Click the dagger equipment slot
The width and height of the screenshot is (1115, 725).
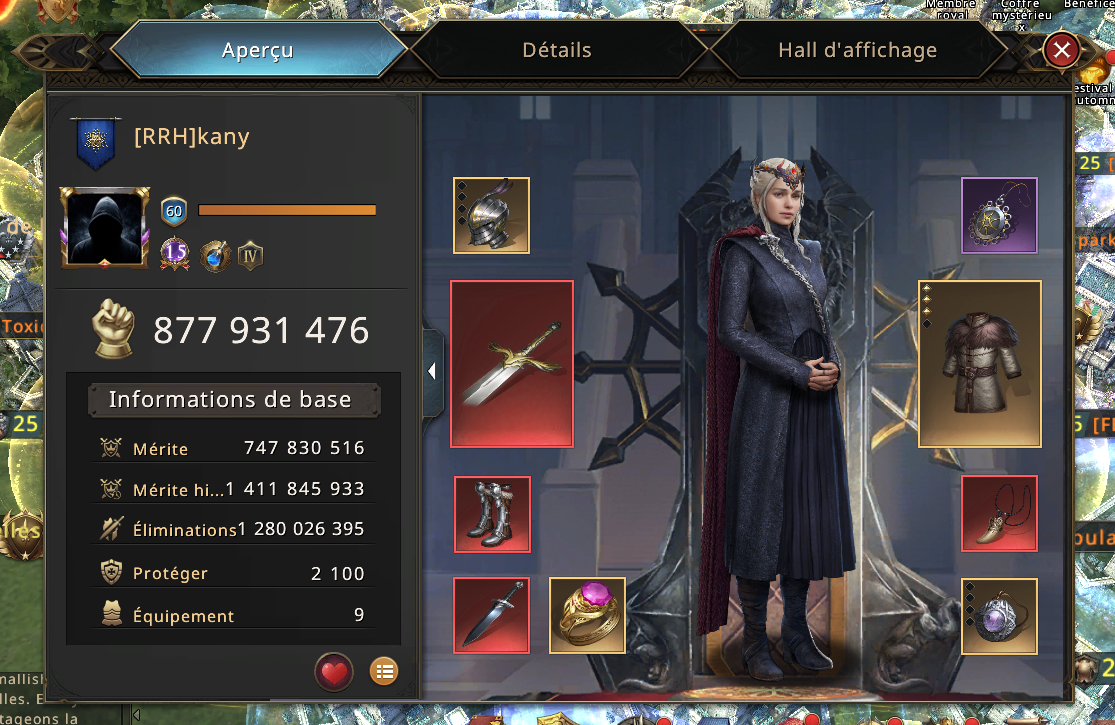coord(492,615)
